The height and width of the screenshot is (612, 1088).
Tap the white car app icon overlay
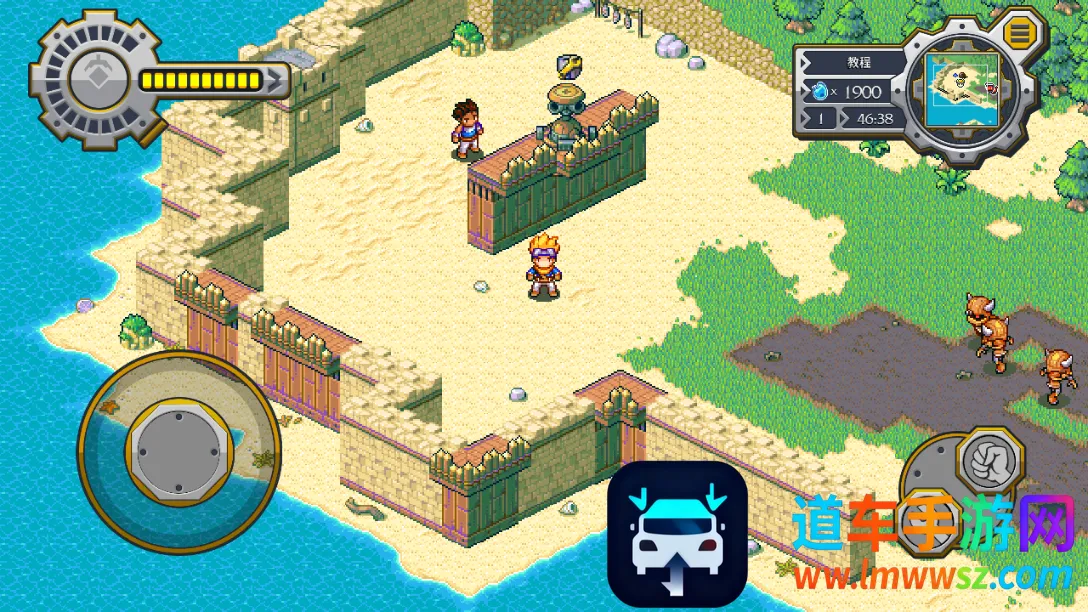(x=677, y=534)
